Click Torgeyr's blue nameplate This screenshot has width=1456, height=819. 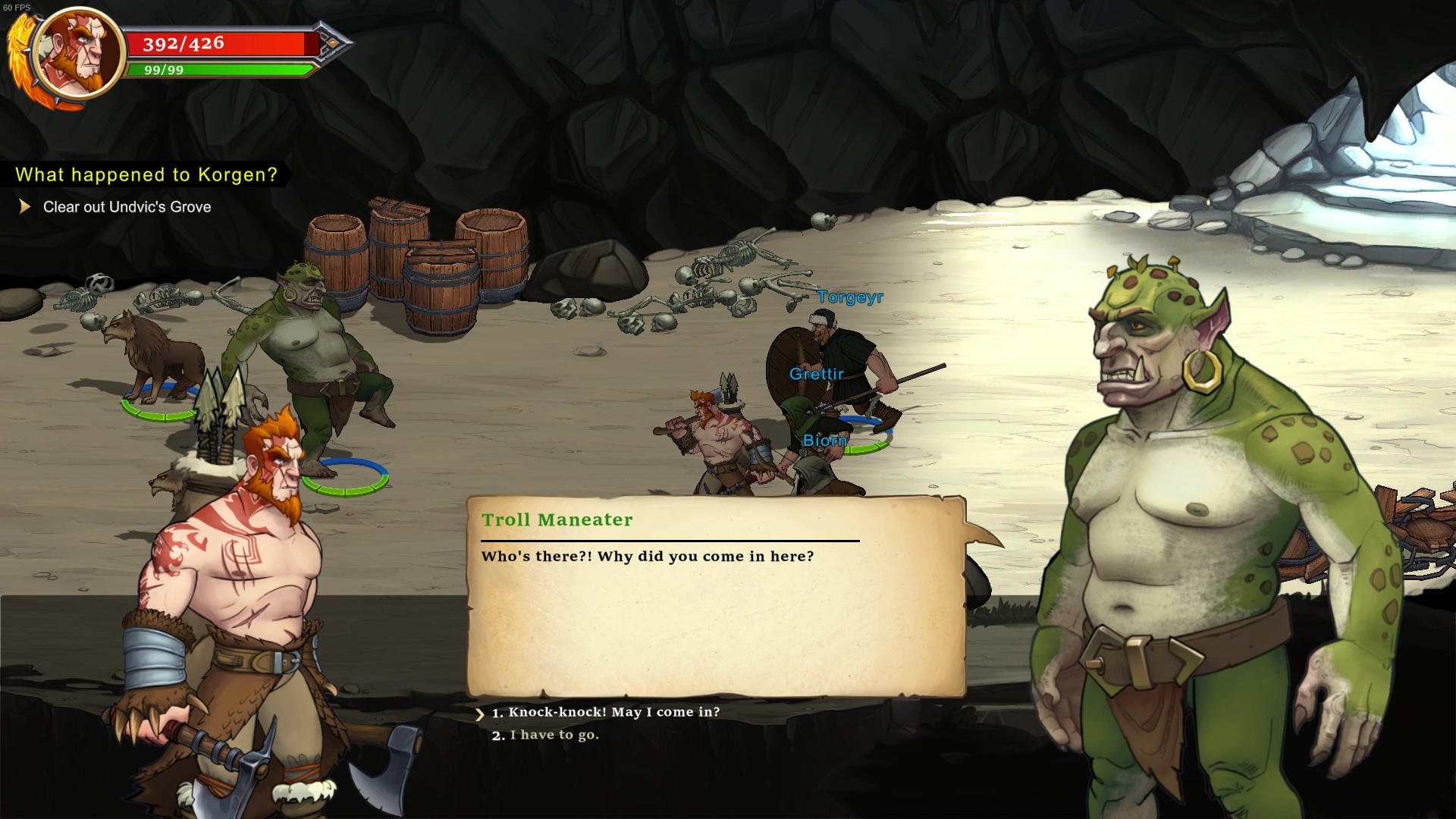tap(850, 299)
